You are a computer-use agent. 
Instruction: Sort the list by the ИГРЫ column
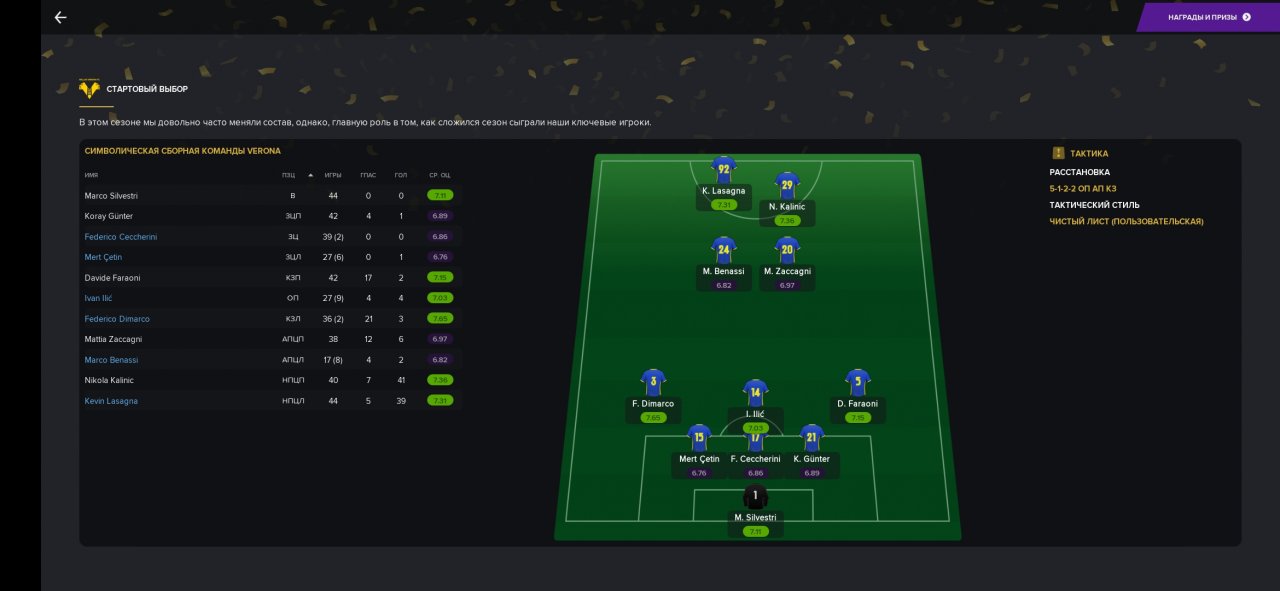click(x=333, y=175)
